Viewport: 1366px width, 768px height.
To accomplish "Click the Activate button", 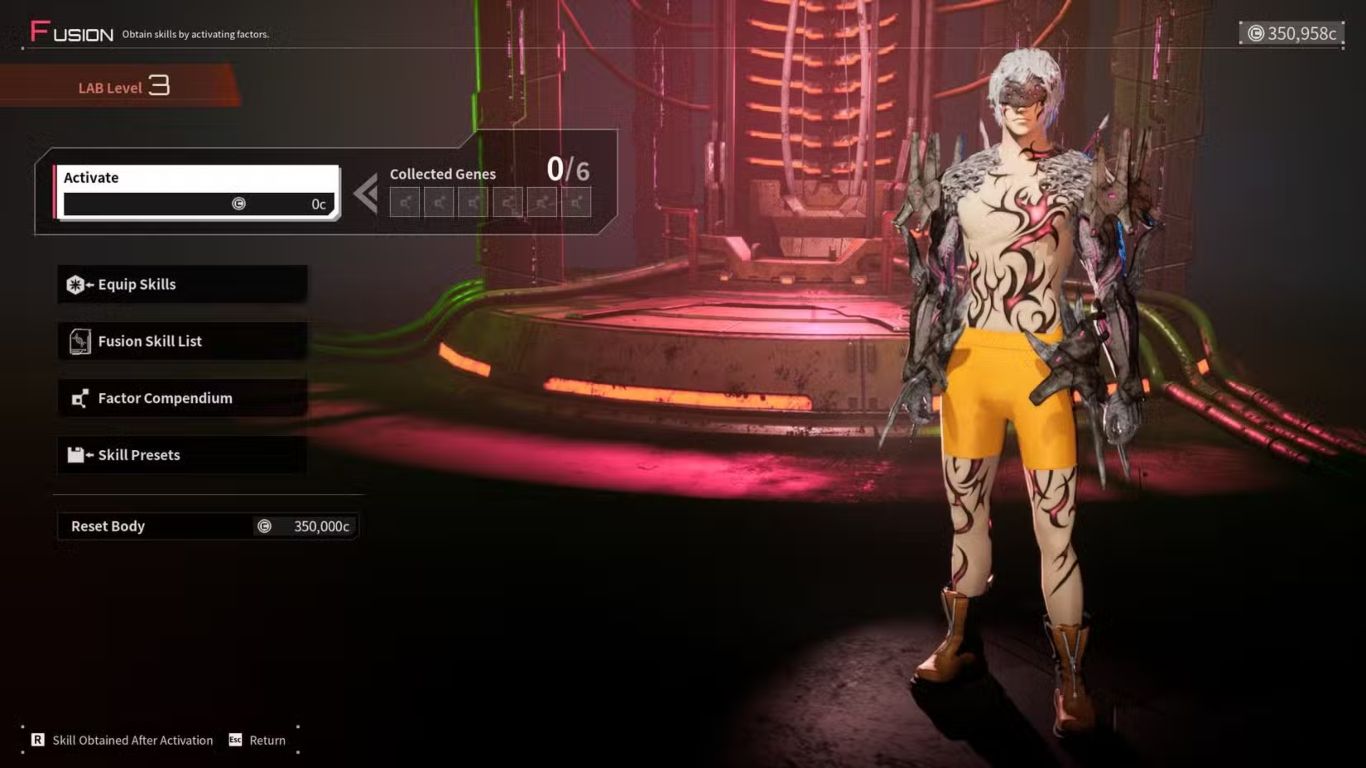I will click(x=197, y=192).
